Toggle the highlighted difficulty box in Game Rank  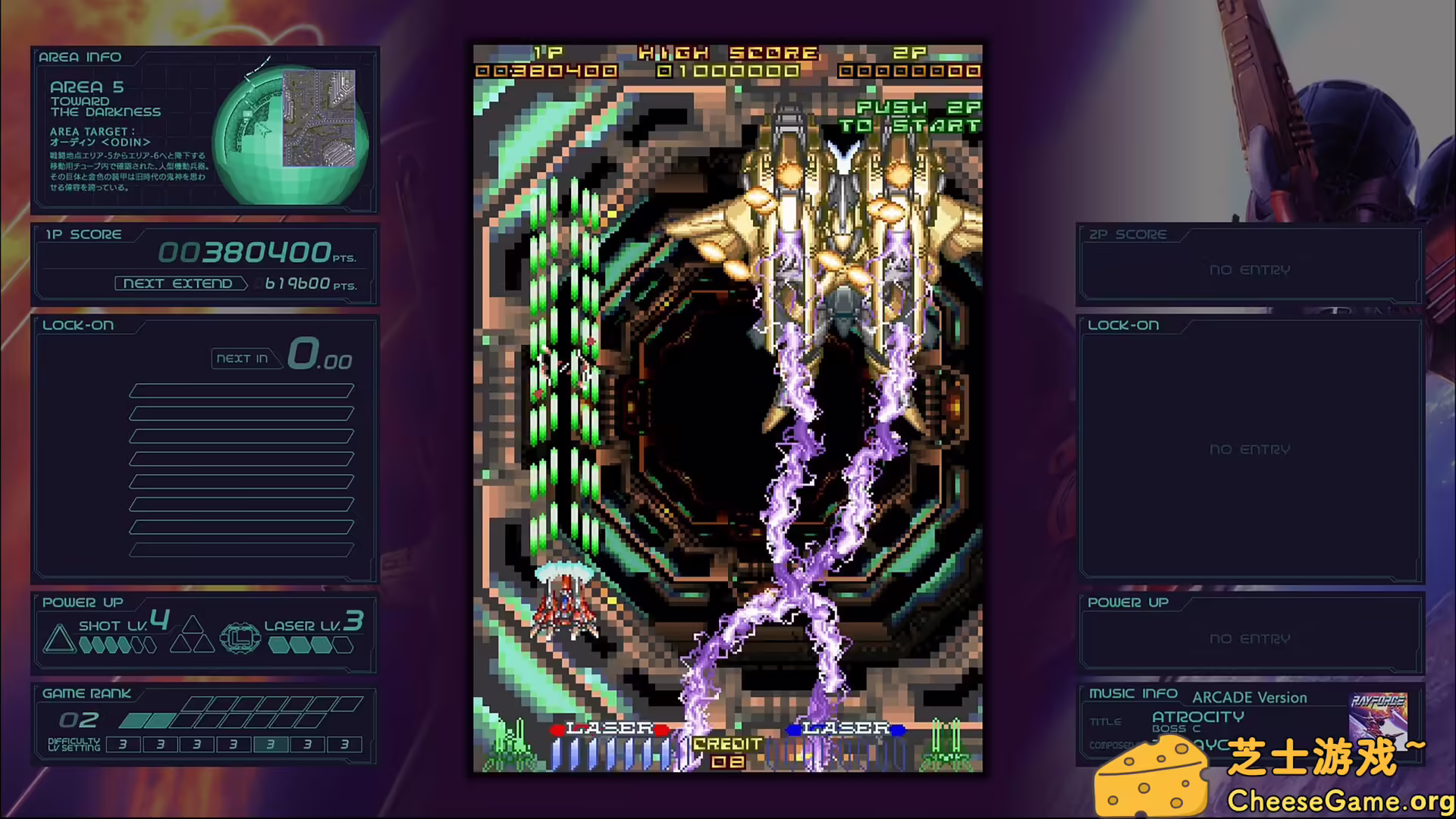(269, 745)
